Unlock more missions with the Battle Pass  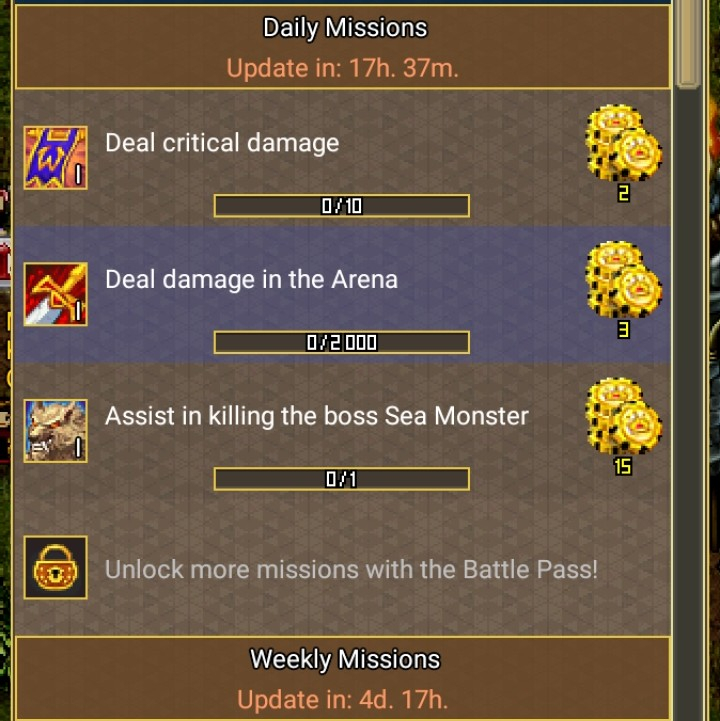click(x=351, y=569)
